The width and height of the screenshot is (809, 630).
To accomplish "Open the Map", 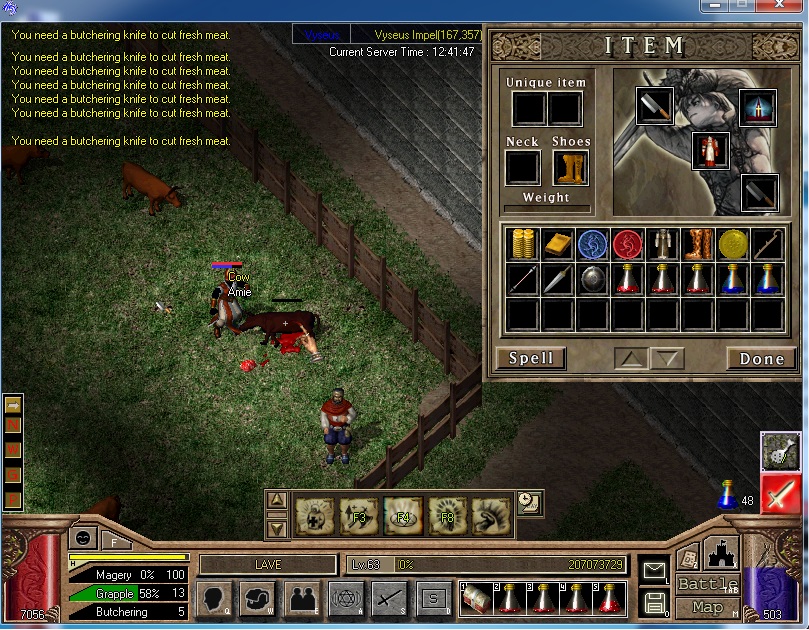I will 707,607.
